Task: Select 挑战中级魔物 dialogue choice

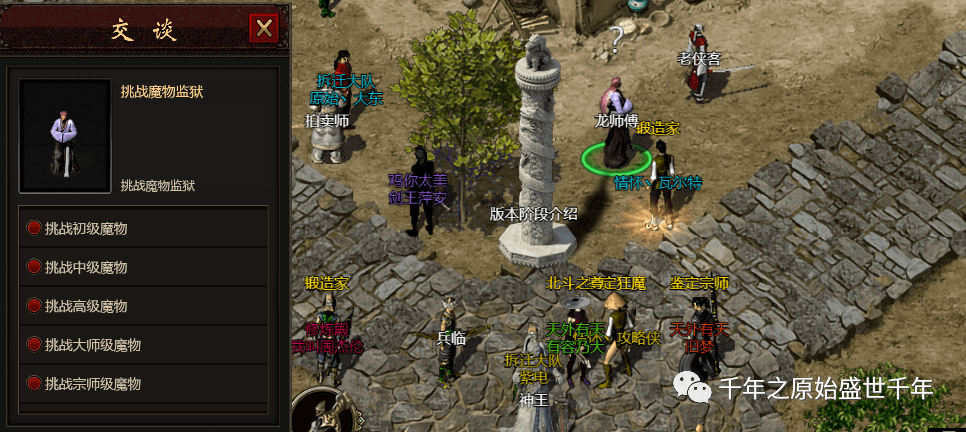Action: [86, 268]
